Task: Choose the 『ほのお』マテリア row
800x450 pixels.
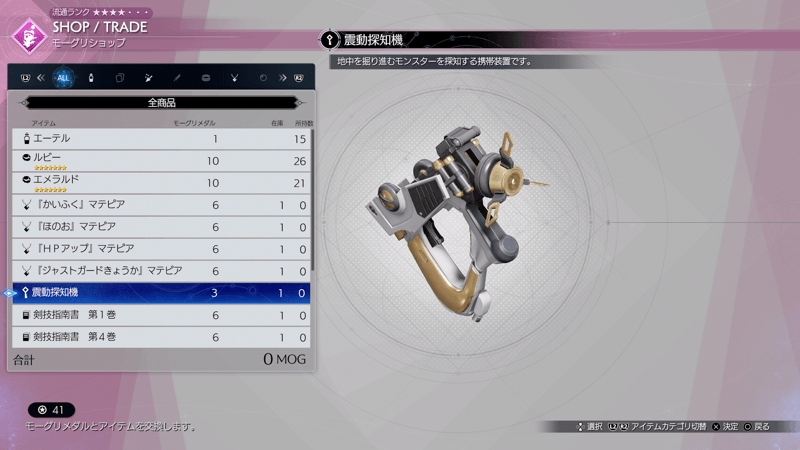Action: tap(160, 226)
